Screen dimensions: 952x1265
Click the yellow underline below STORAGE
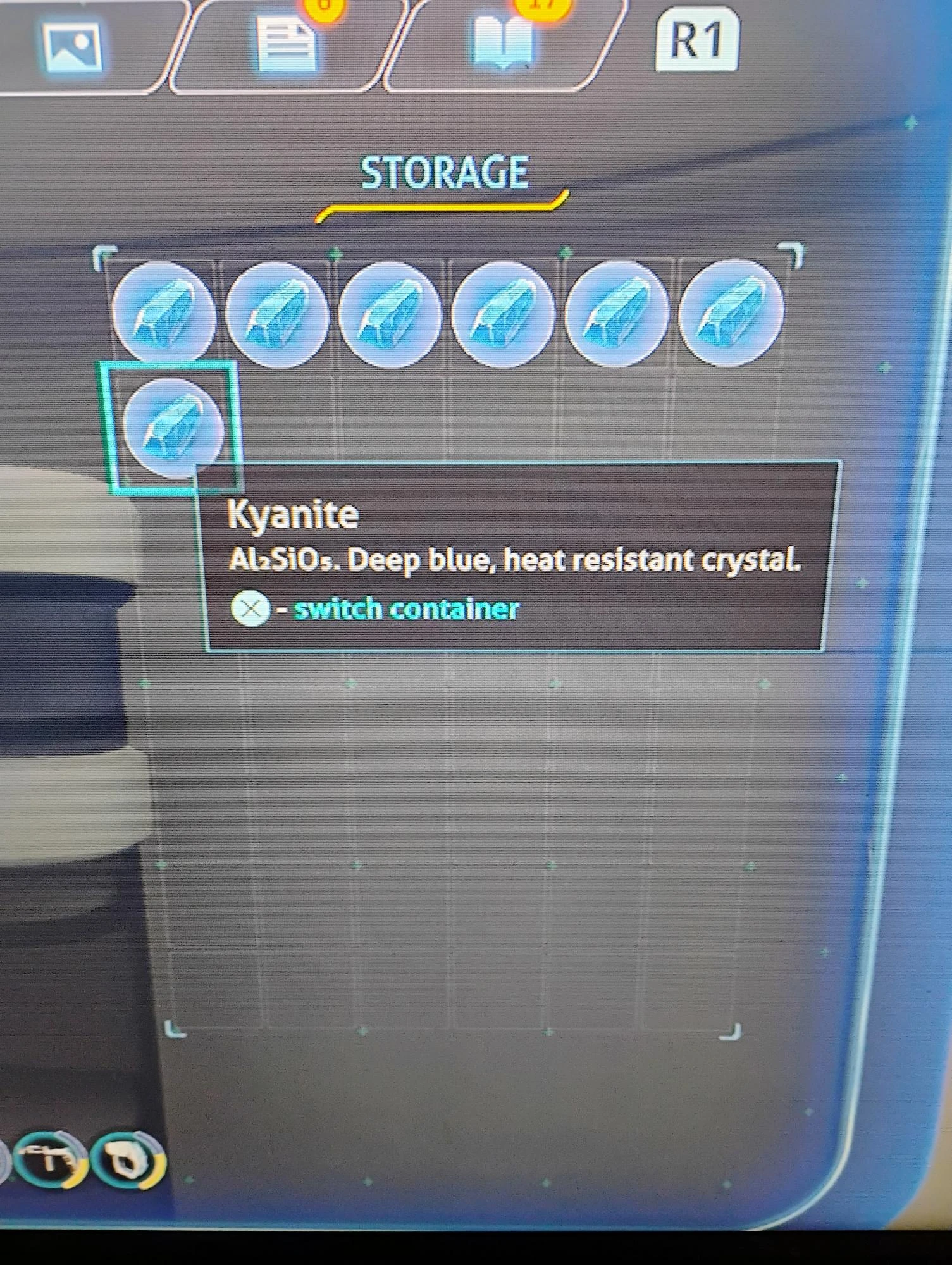[443, 209]
